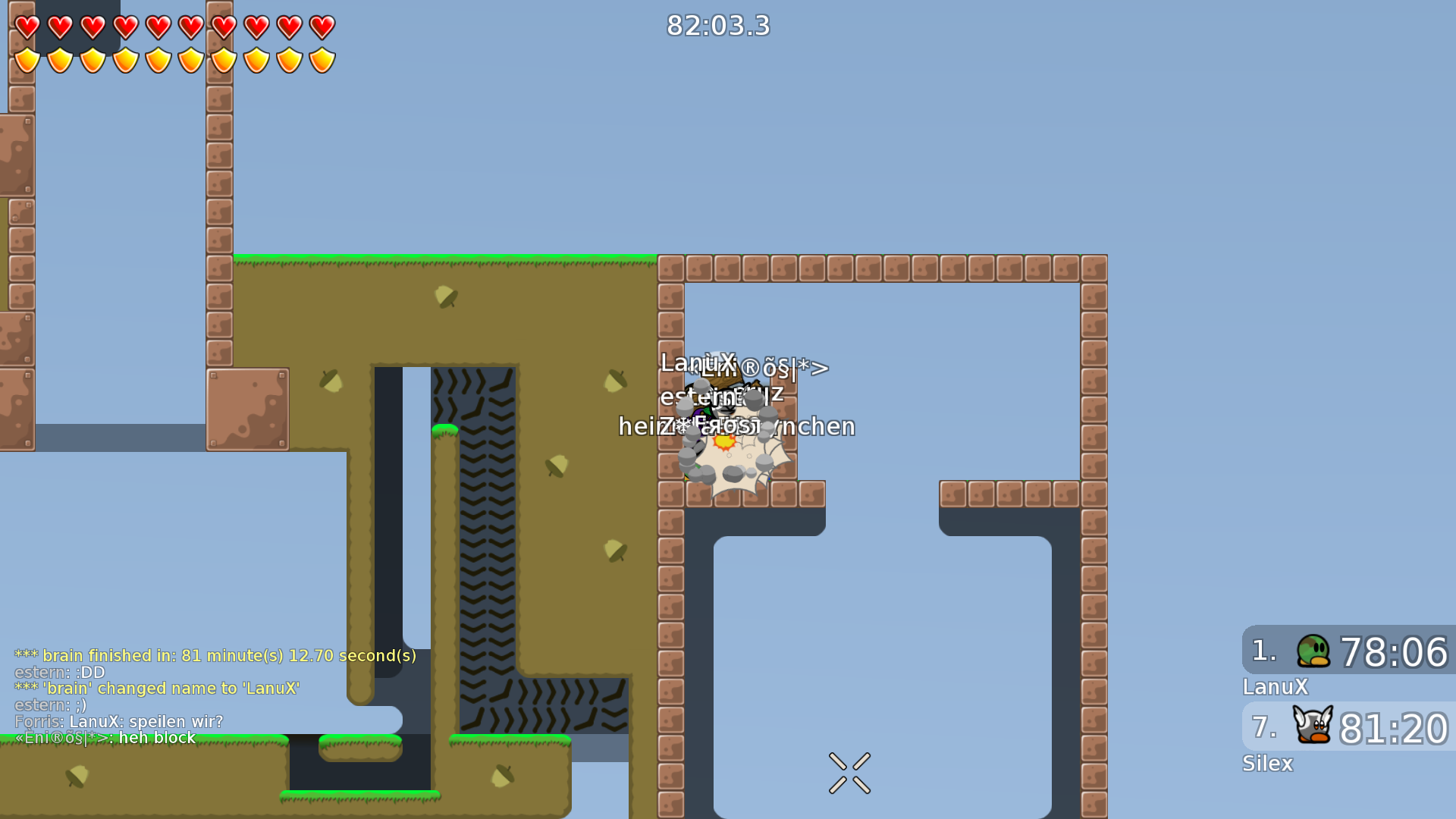Click the nameplate reading heinZ Fröstlynchen

click(x=736, y=426)
